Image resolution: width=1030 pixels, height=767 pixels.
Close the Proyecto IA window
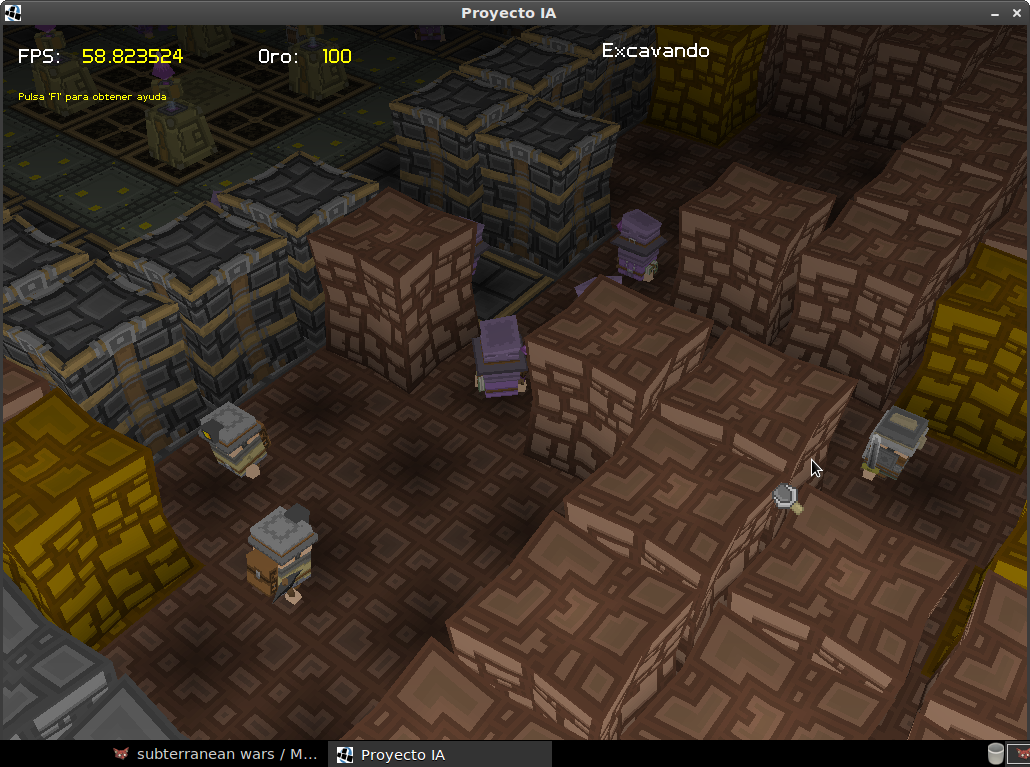coord(1017,13)
